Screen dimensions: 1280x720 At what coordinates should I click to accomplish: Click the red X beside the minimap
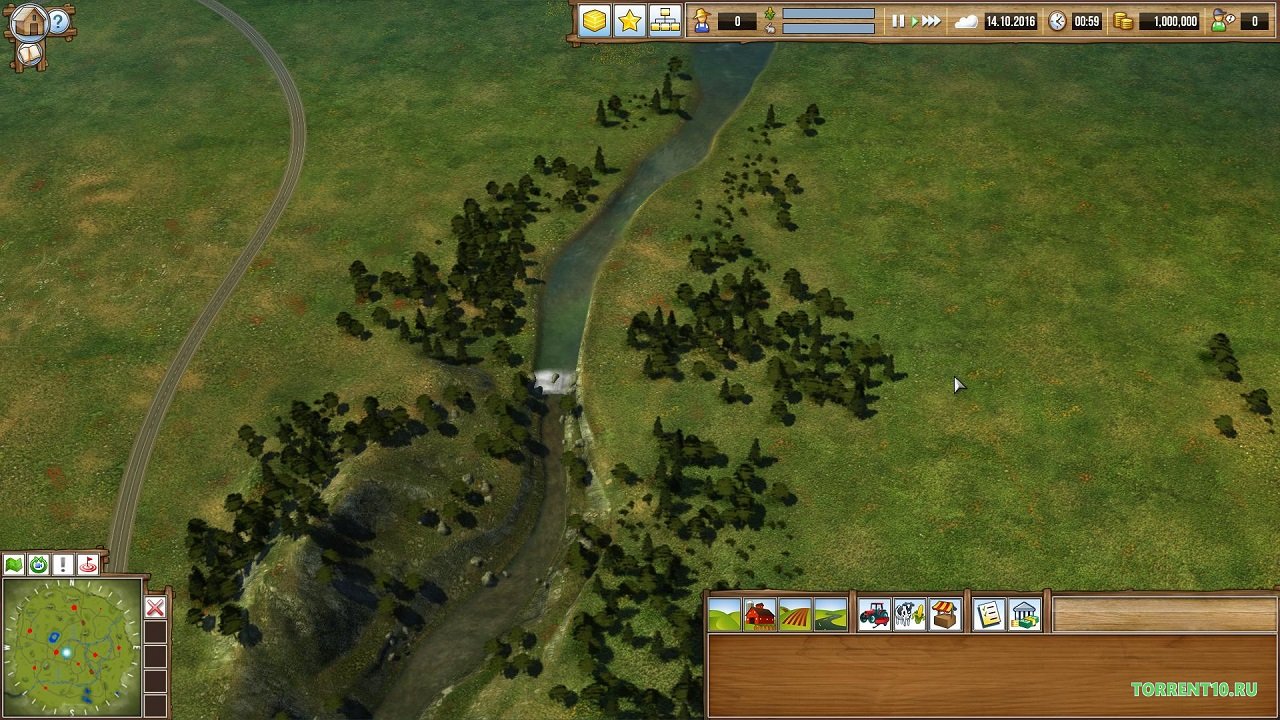tap(155, 608)
